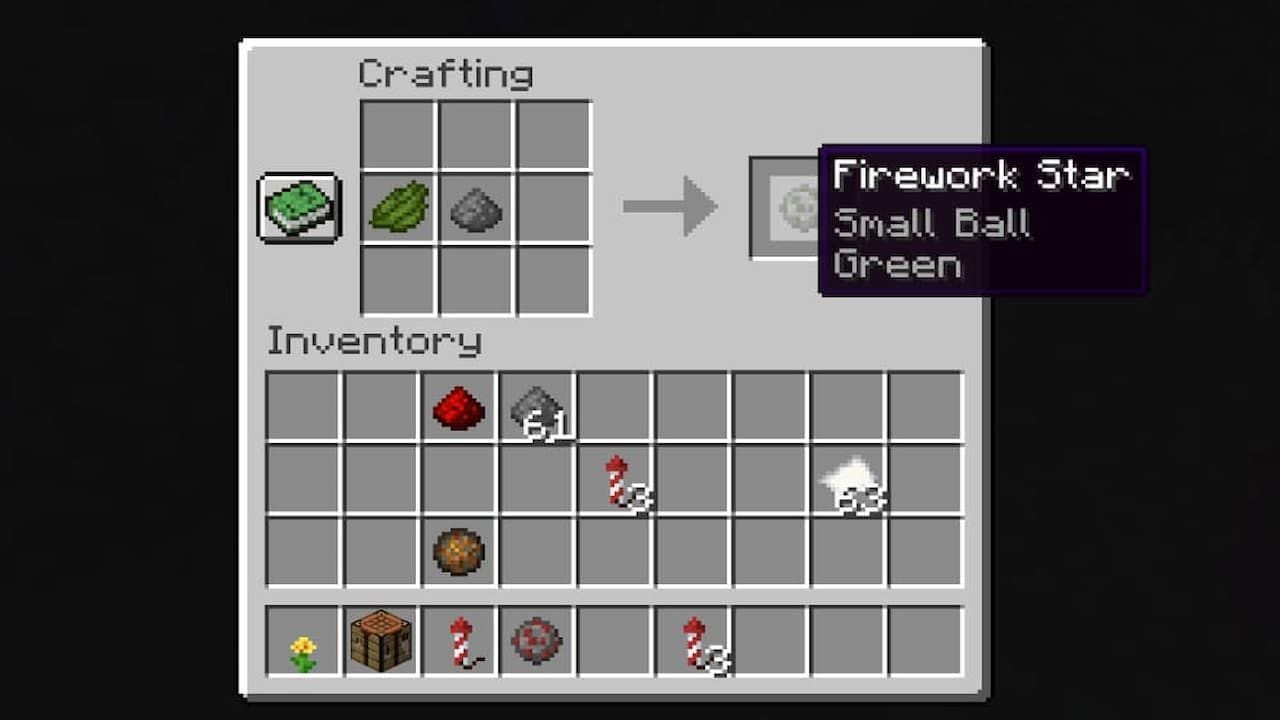Select the sugar stack of 63
The height and width of the screenshot is (720, 1280).
pyautogui.click(x=849, y=477)
